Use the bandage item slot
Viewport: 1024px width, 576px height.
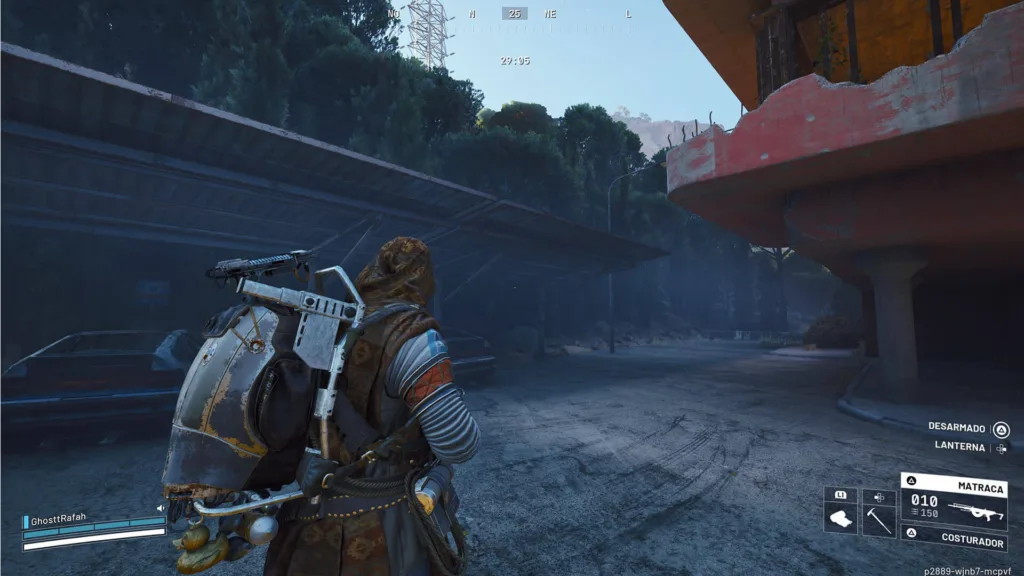pyautogui.click(x=840, y=518)
